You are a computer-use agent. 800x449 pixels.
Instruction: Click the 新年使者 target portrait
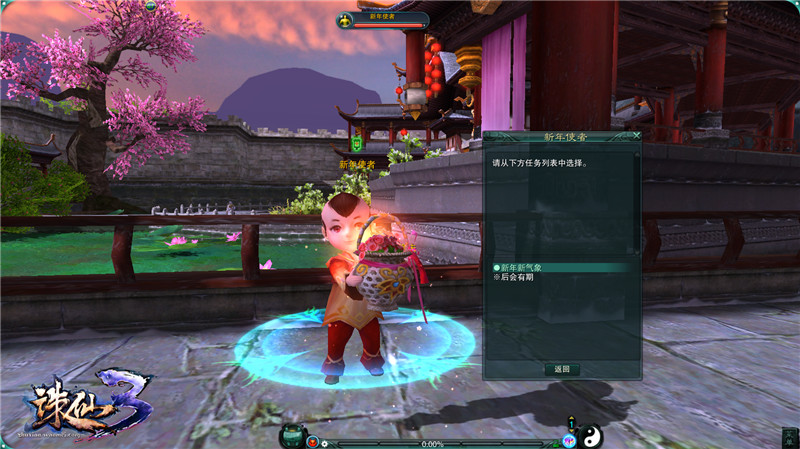pyautogui.click(x=348, y=19)
